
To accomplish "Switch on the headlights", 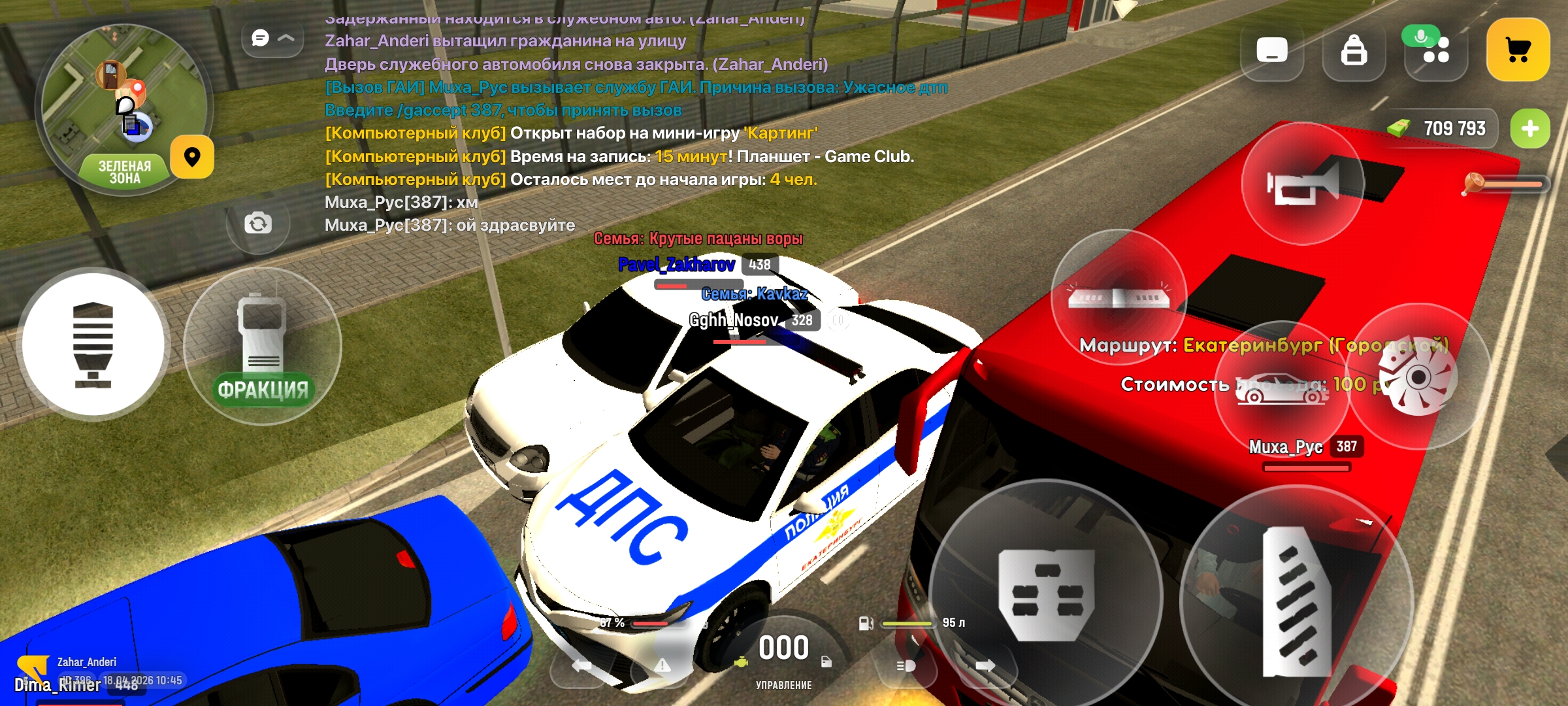I will [x=906, y=666].
